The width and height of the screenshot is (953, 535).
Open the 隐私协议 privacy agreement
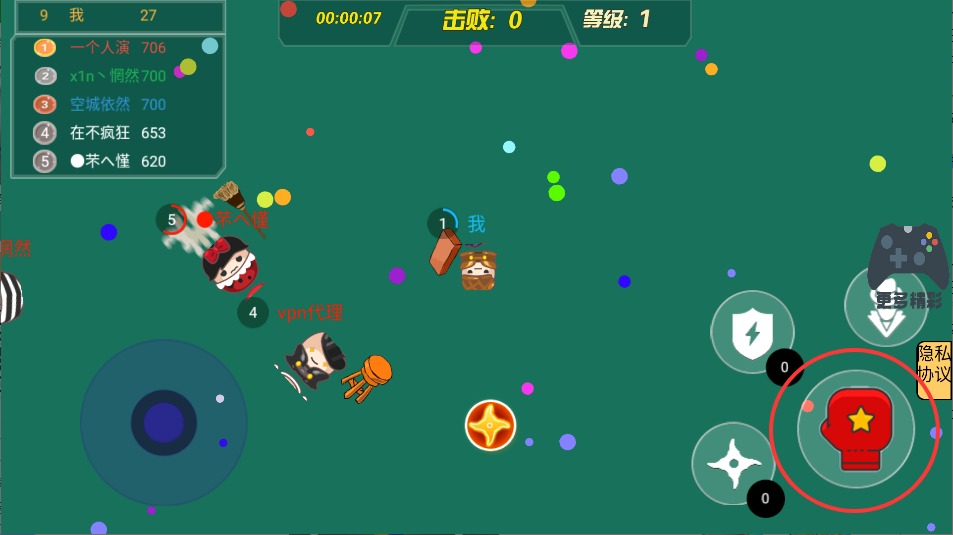934,370
